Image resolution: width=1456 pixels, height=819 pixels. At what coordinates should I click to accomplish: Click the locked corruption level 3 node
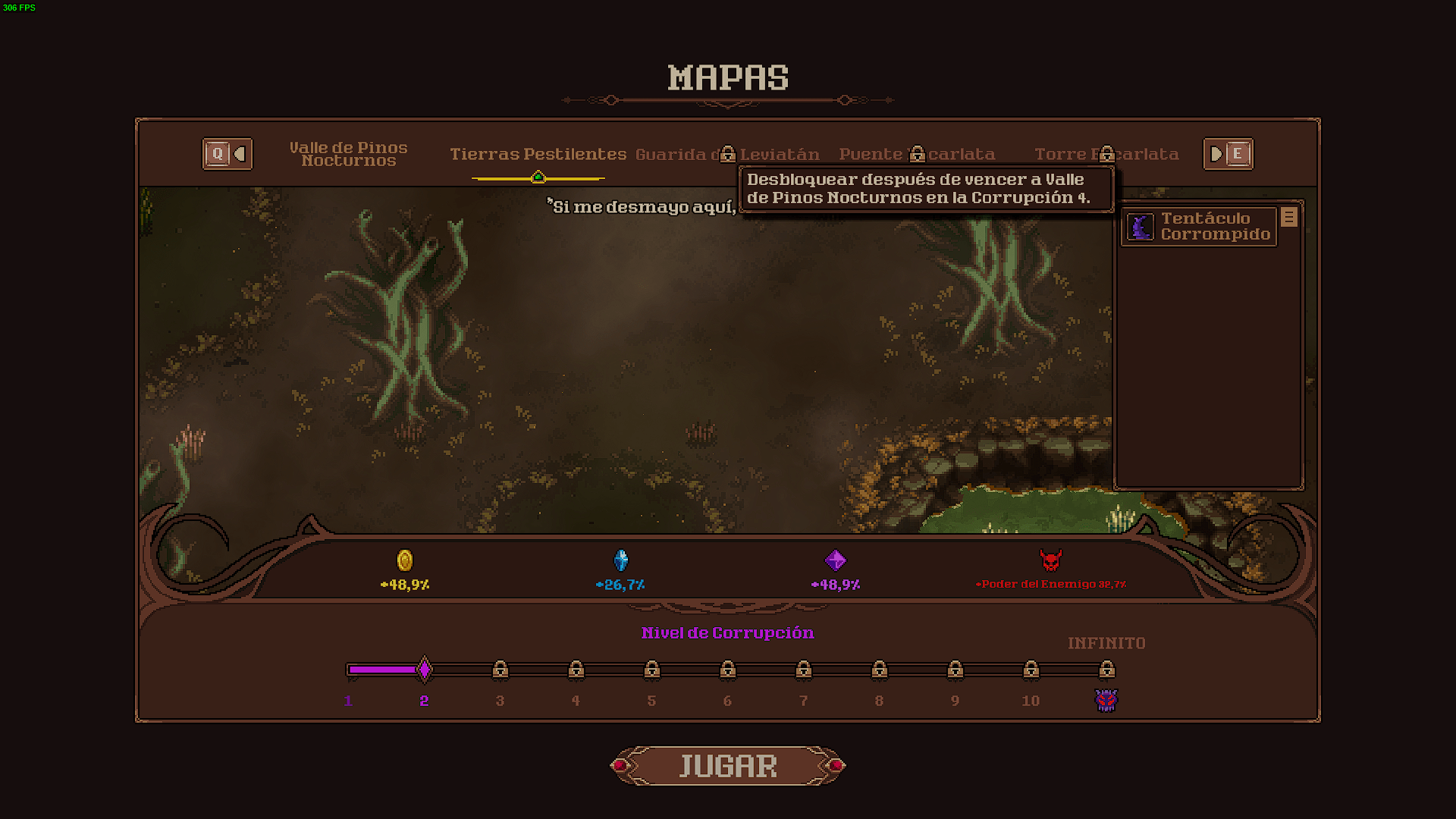coord(500,670)
